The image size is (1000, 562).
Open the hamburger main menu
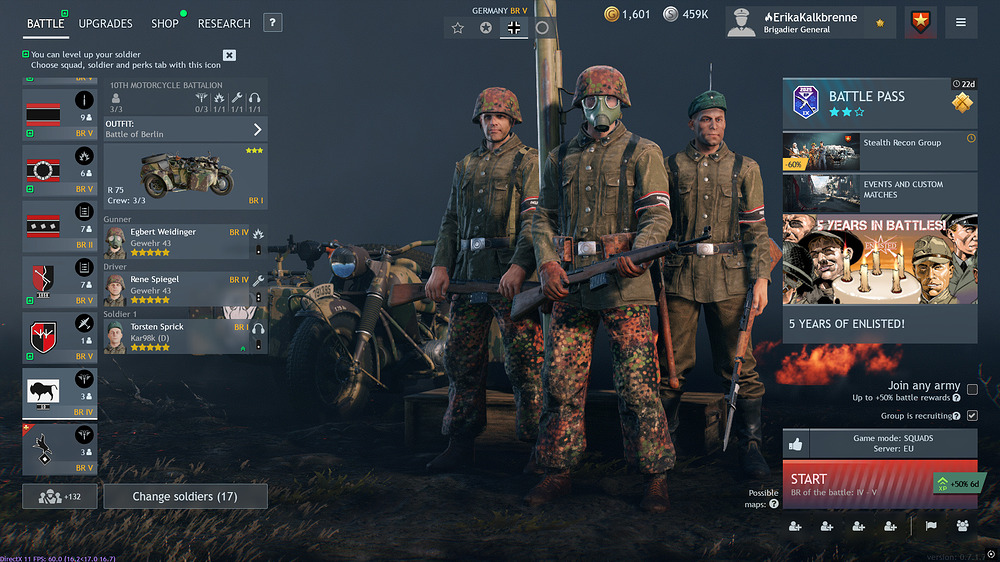point(961,22)
